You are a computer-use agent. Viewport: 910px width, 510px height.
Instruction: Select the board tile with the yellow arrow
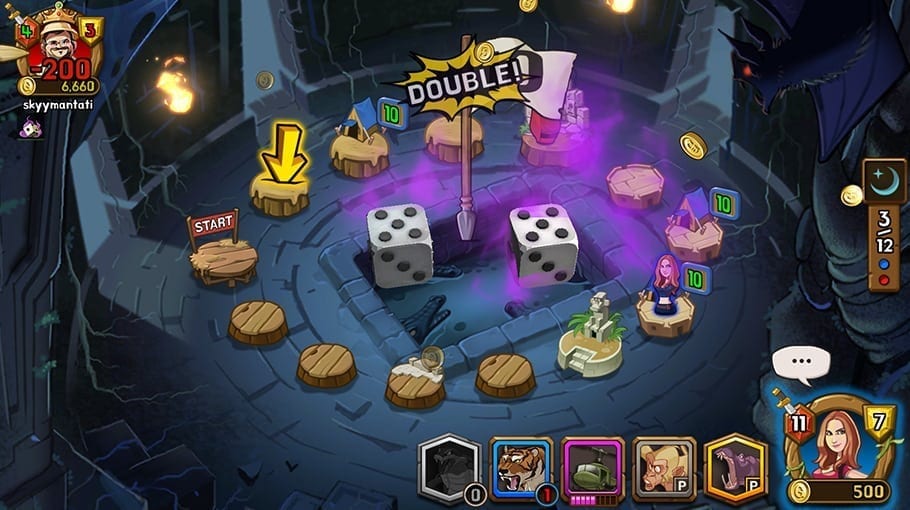pyautogui.click(x=280, y=193)
